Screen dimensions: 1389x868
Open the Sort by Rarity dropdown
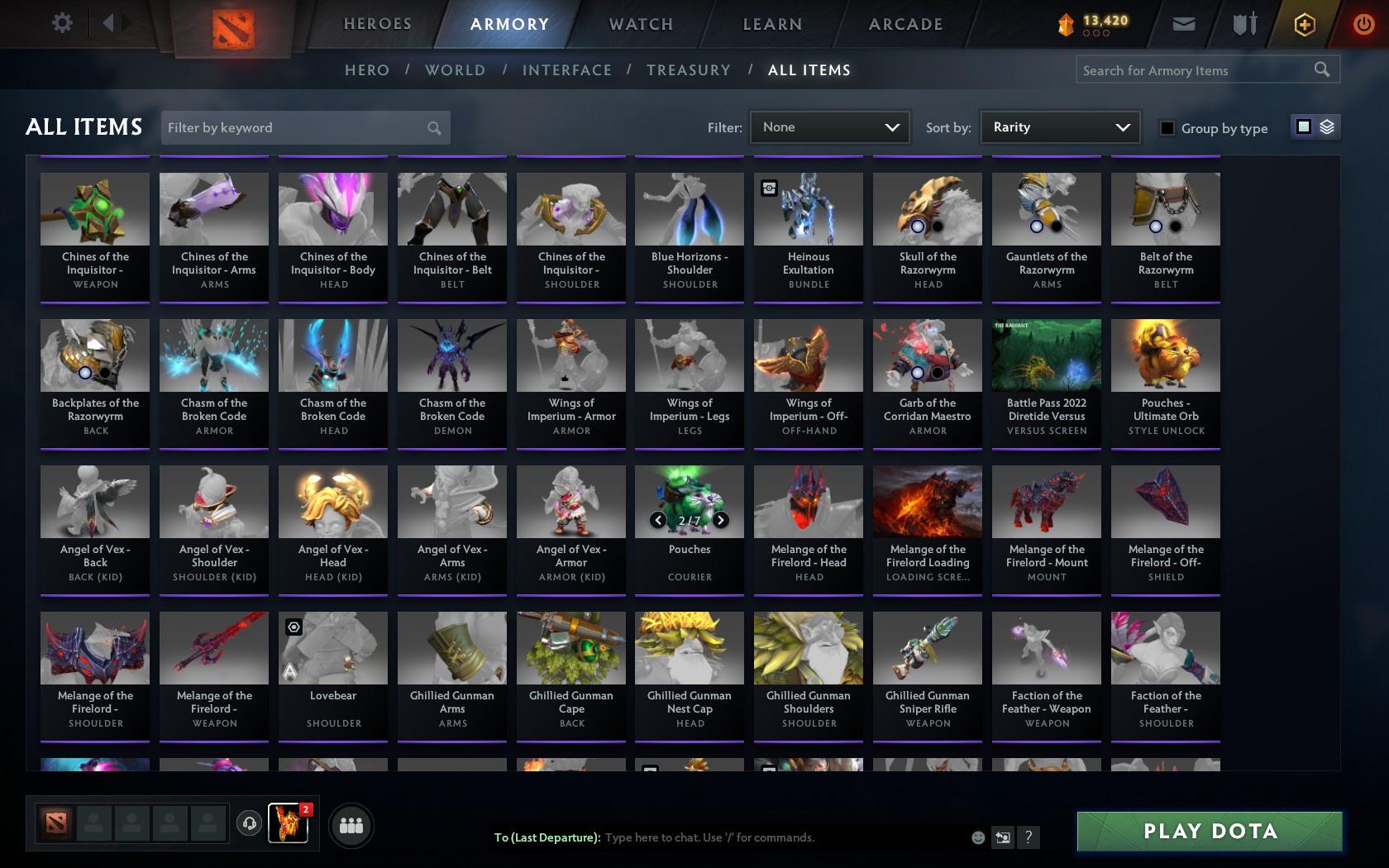pos(1059,127)
